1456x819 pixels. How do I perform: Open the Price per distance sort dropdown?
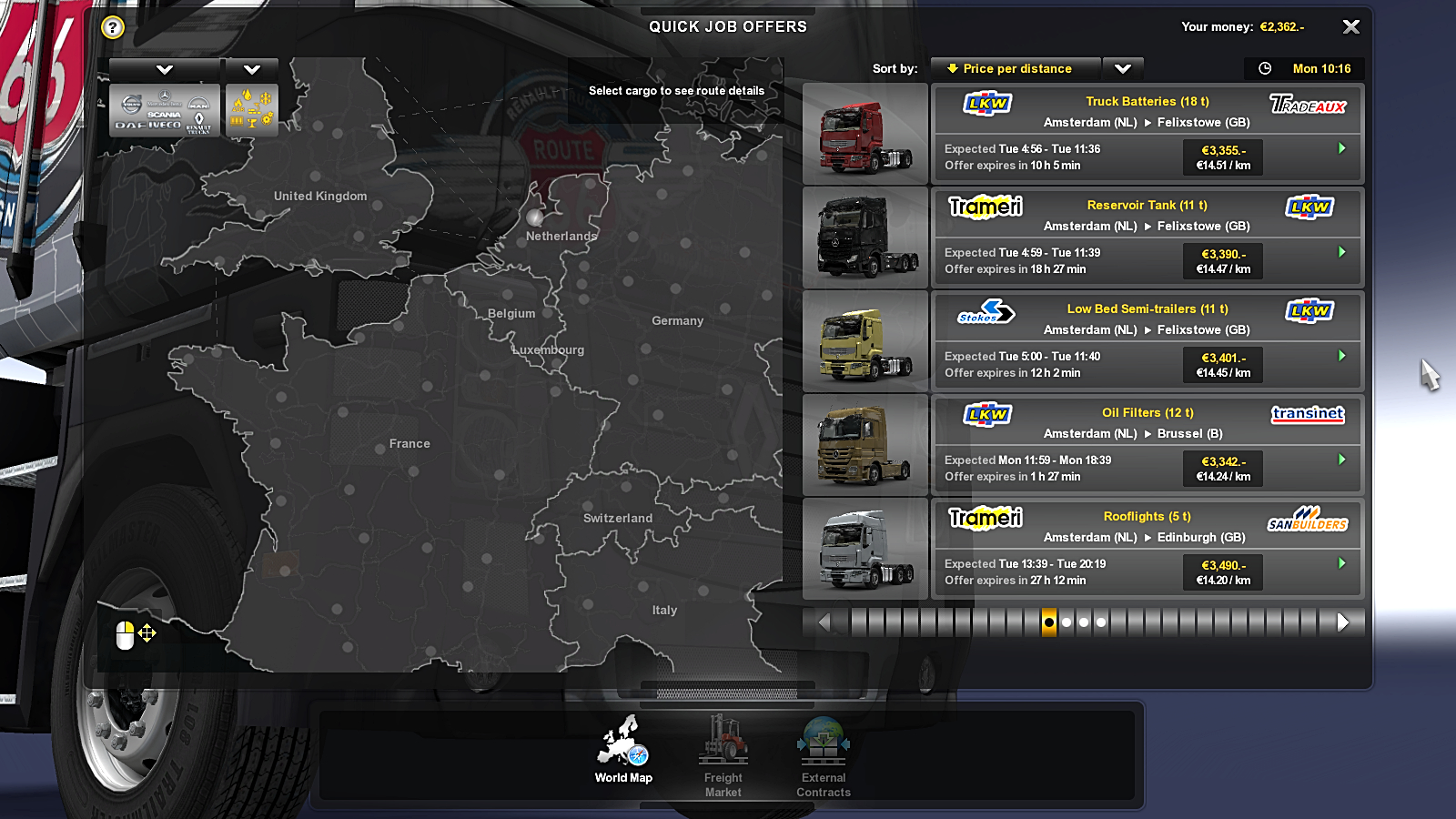click(x=1123, y=69)
